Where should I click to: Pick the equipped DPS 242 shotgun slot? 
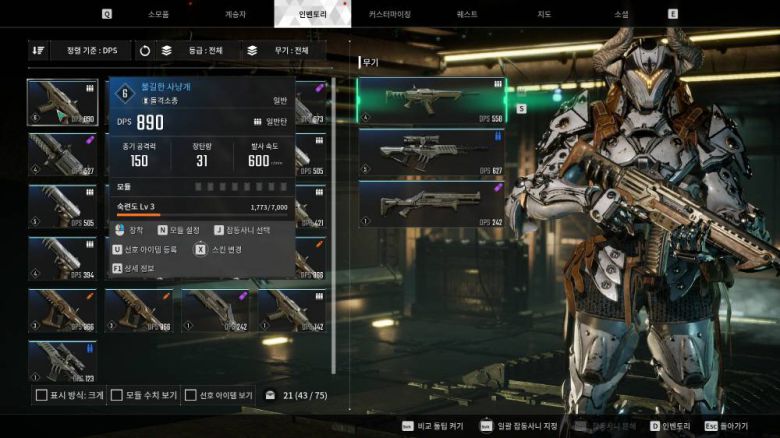[431, 203]
